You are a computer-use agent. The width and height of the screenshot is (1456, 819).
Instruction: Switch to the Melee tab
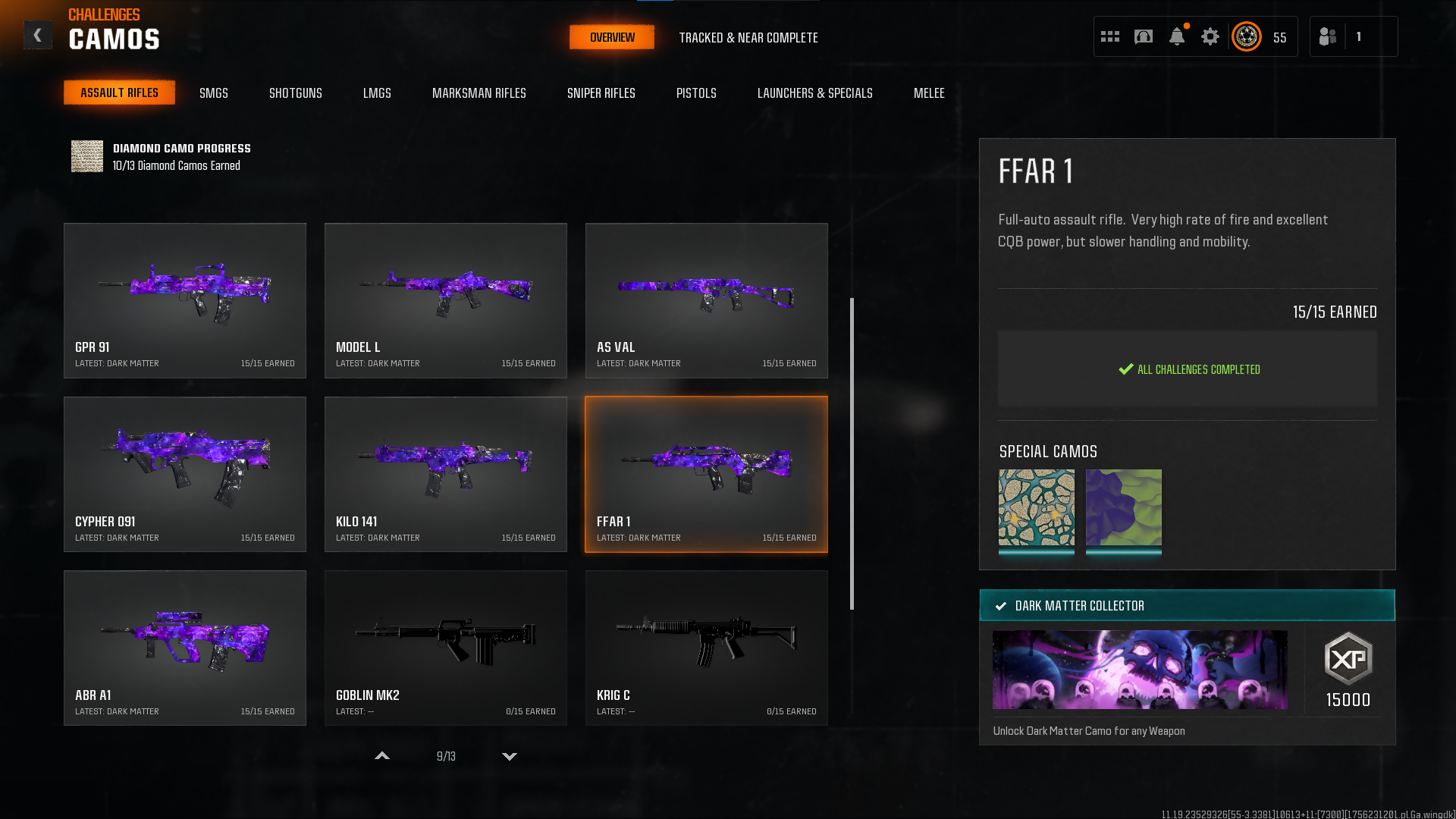pyautogui.click(x=929, y=93)
